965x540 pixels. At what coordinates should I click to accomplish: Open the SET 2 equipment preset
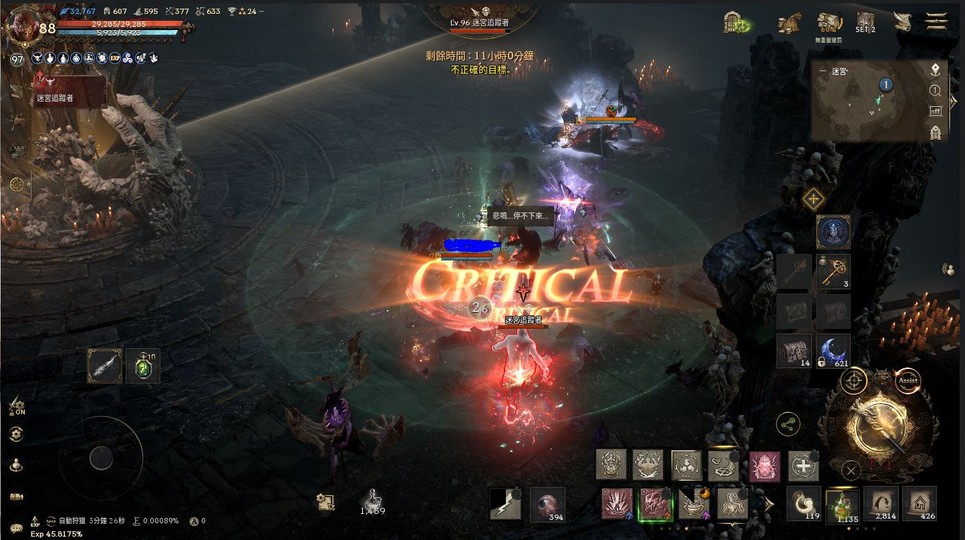coord(865,22)
